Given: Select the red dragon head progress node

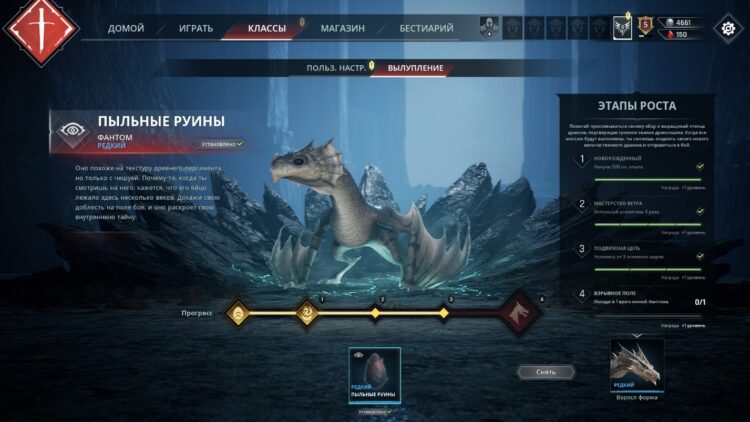Looking at the screenshot, I should point(517,314).
